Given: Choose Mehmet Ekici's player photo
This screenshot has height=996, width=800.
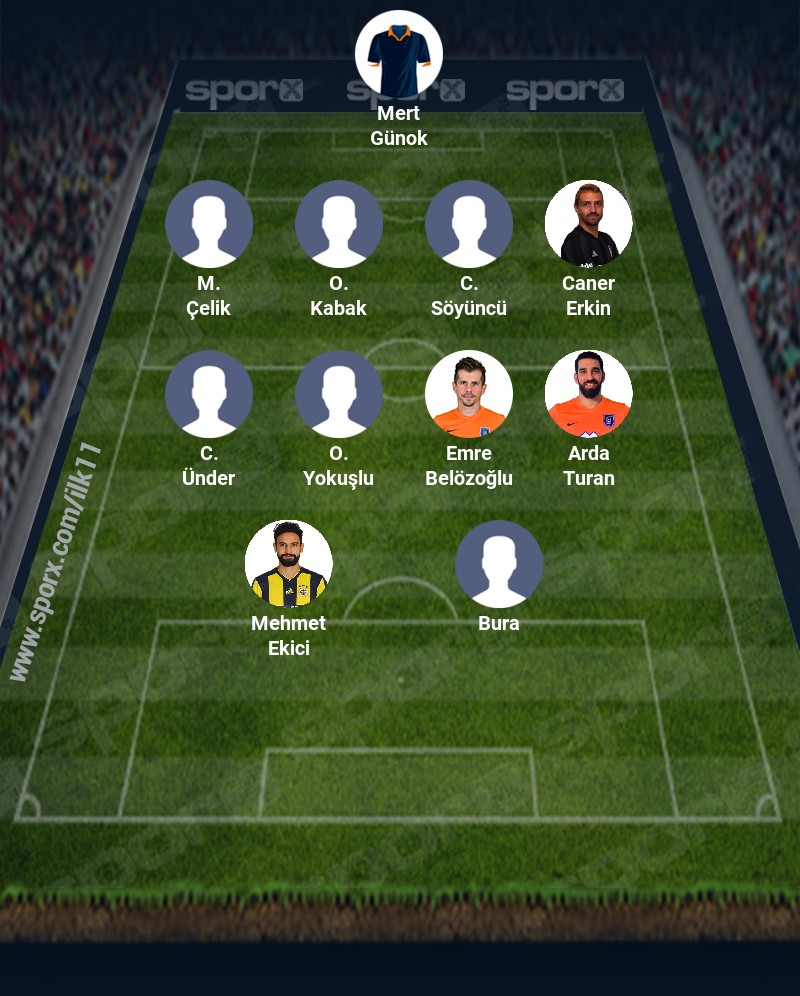Looking at the screenshot, I should click(289, 564).
